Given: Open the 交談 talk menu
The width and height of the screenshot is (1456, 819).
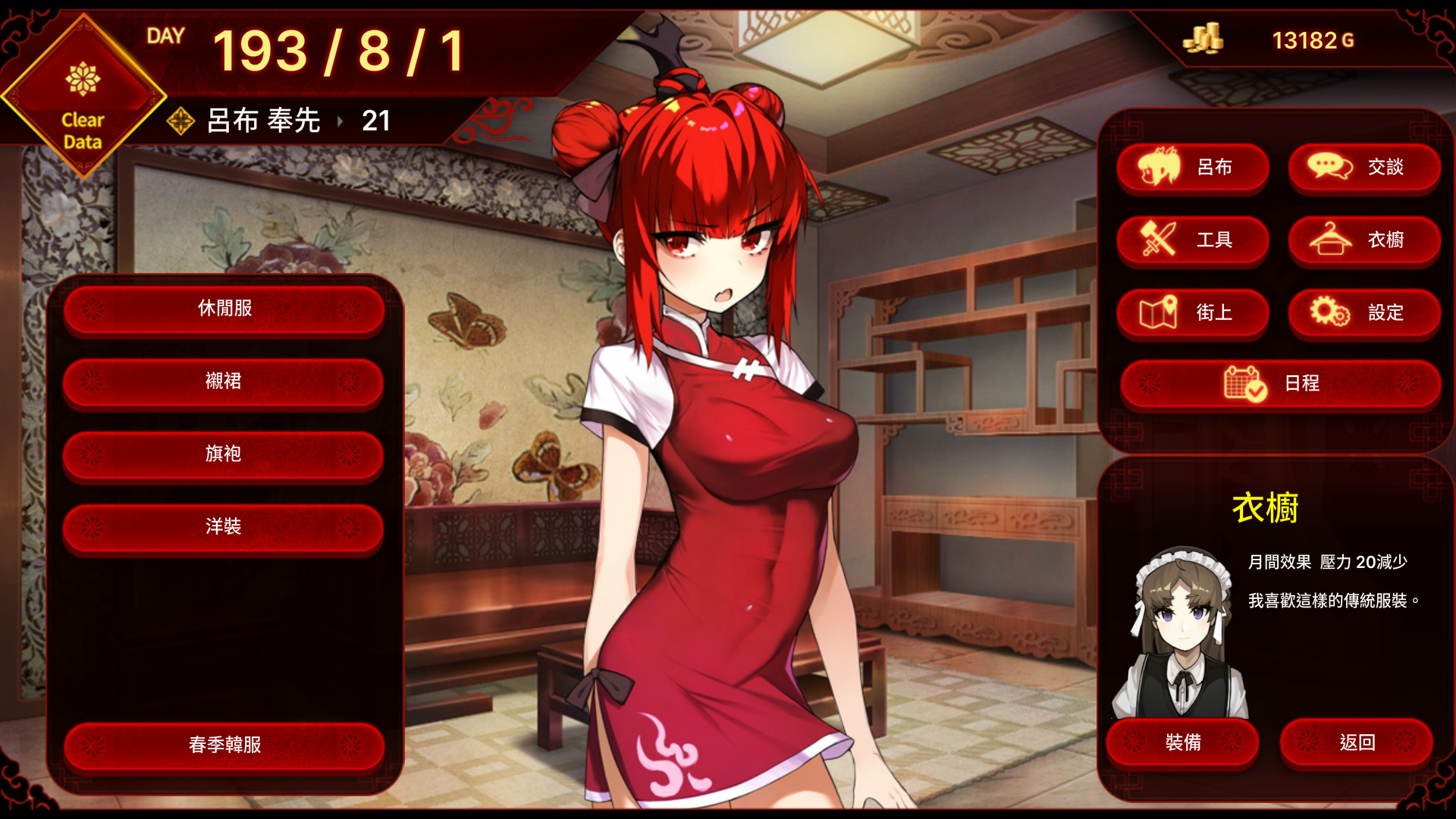Looking at the screenshot, I should pos(1364,168).
